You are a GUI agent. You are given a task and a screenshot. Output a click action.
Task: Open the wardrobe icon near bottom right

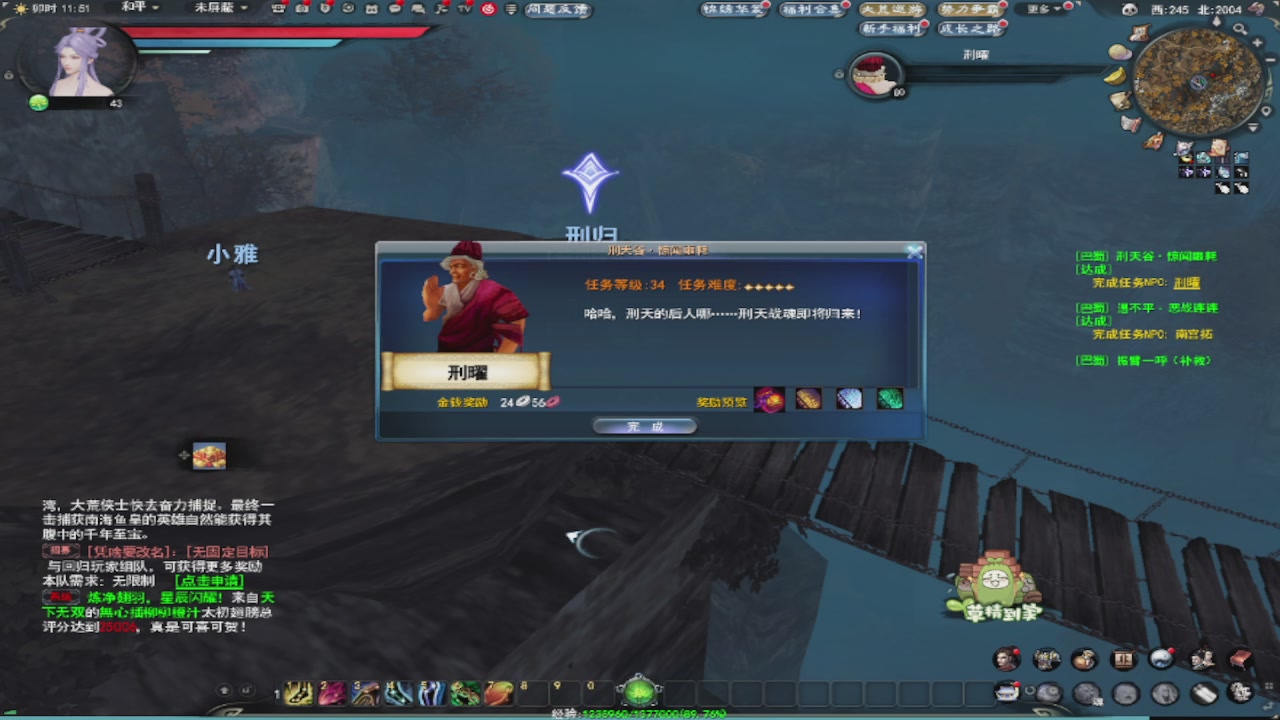point(1123,658)
